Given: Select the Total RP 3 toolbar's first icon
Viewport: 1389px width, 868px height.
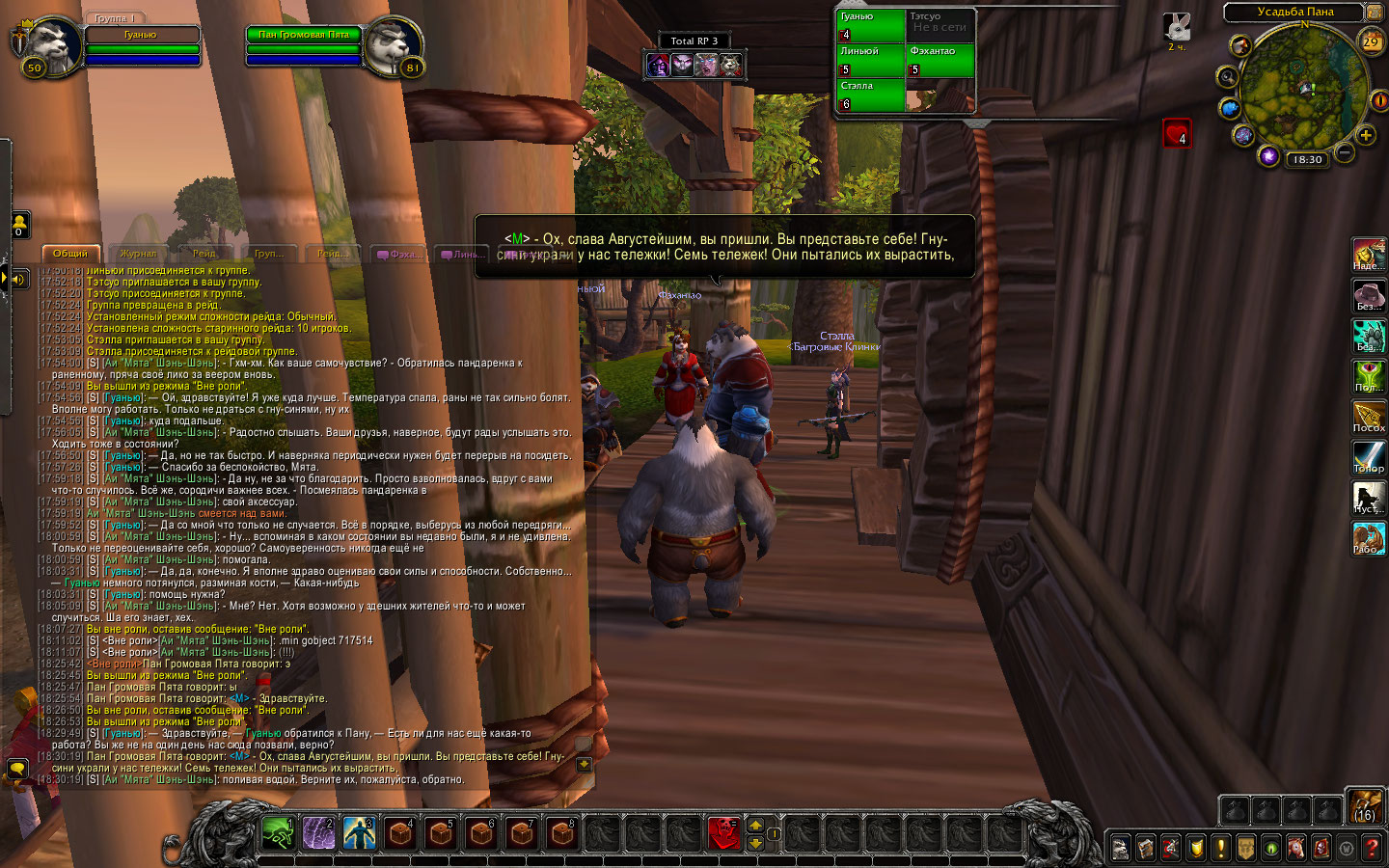Looking at the screenshot, I should click(658, 65).
